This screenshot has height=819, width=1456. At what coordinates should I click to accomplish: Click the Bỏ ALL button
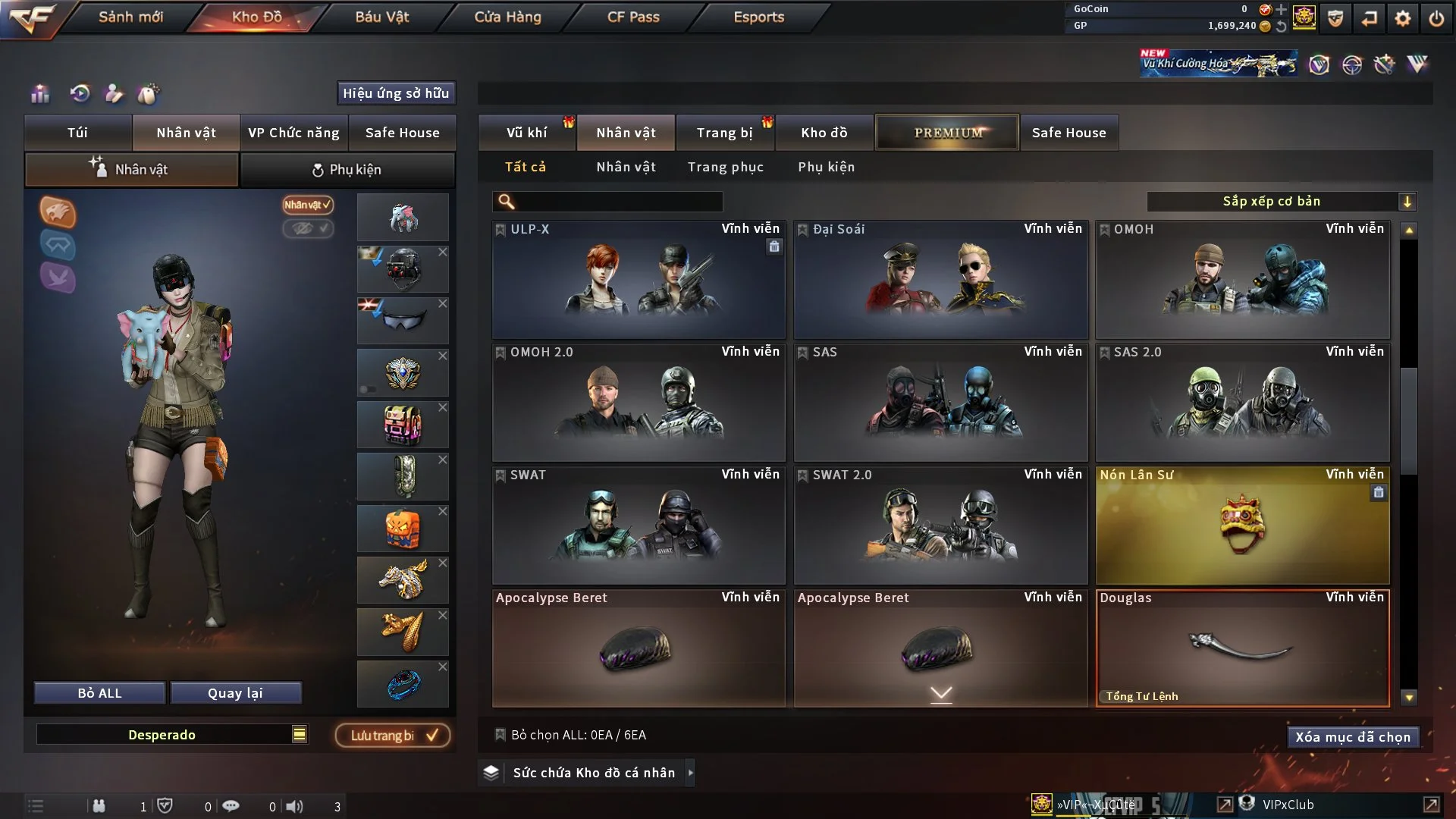pyautogui.click(x=99, y=693)
